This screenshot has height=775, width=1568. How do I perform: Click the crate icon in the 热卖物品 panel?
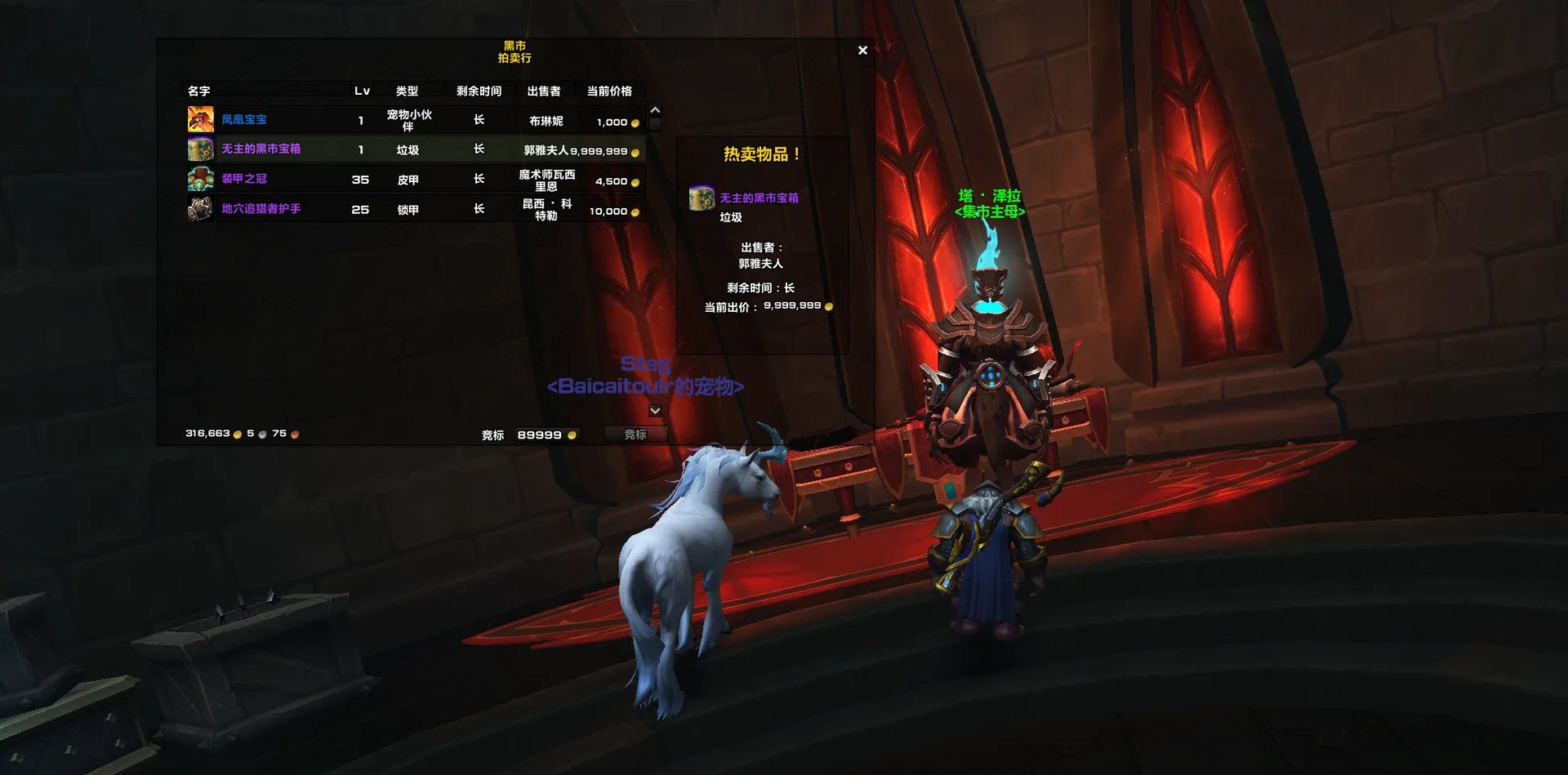(702, 198)
